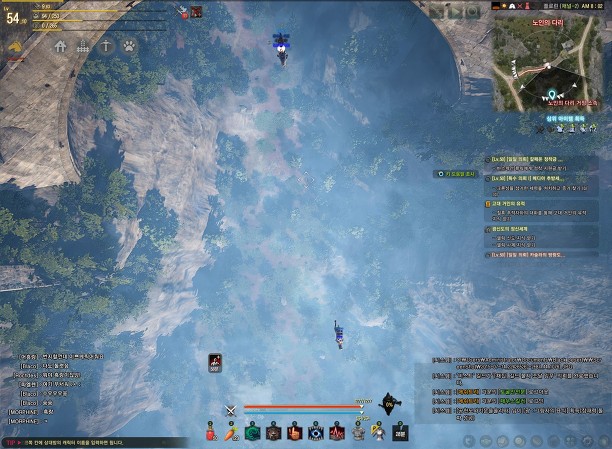Open the fence garden icon
The image size is (612, 449).
(83, 46)
